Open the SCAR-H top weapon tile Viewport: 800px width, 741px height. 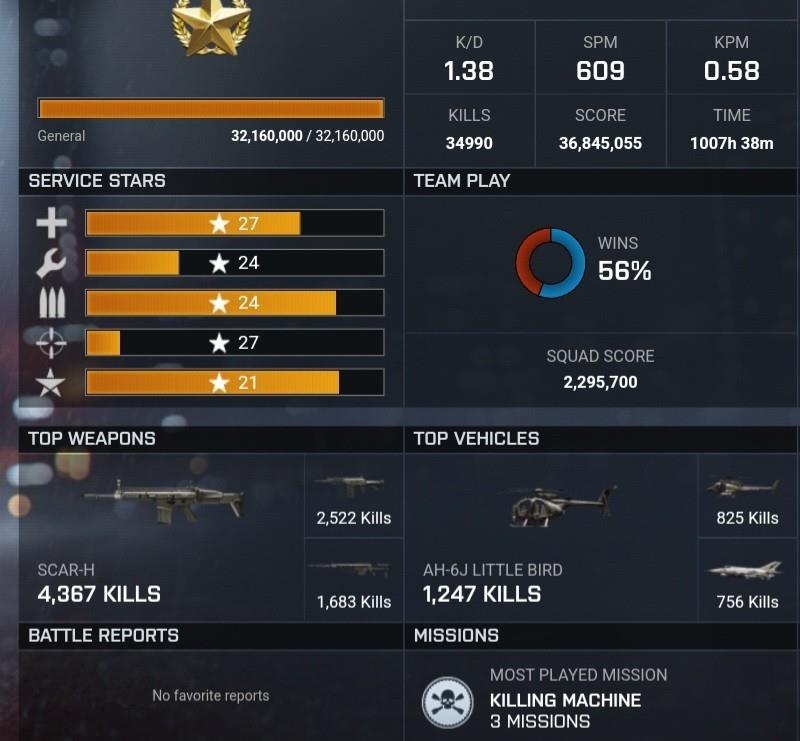[160, 537]
